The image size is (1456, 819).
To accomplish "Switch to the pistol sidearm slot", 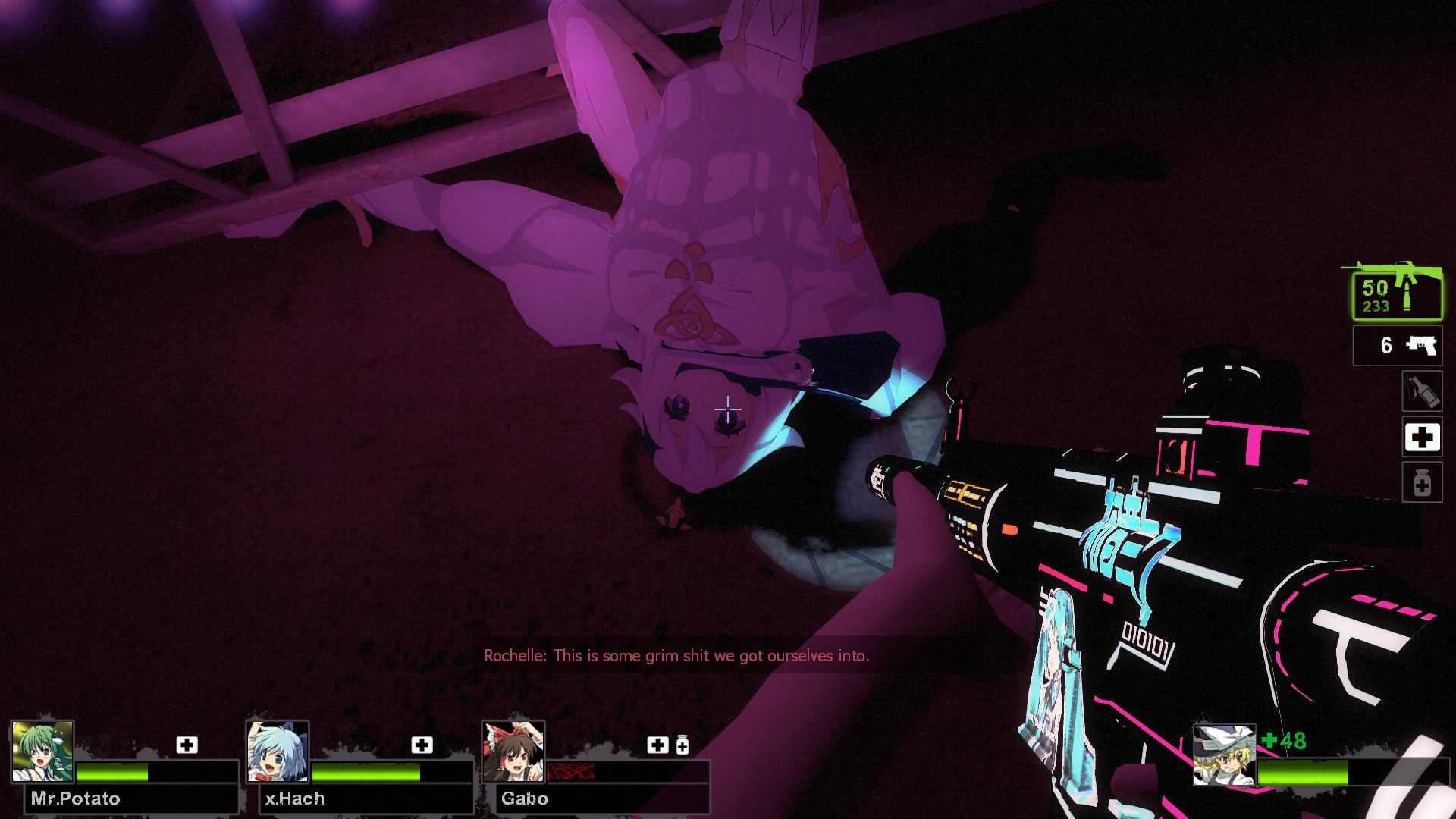I will coord(1398,346).
